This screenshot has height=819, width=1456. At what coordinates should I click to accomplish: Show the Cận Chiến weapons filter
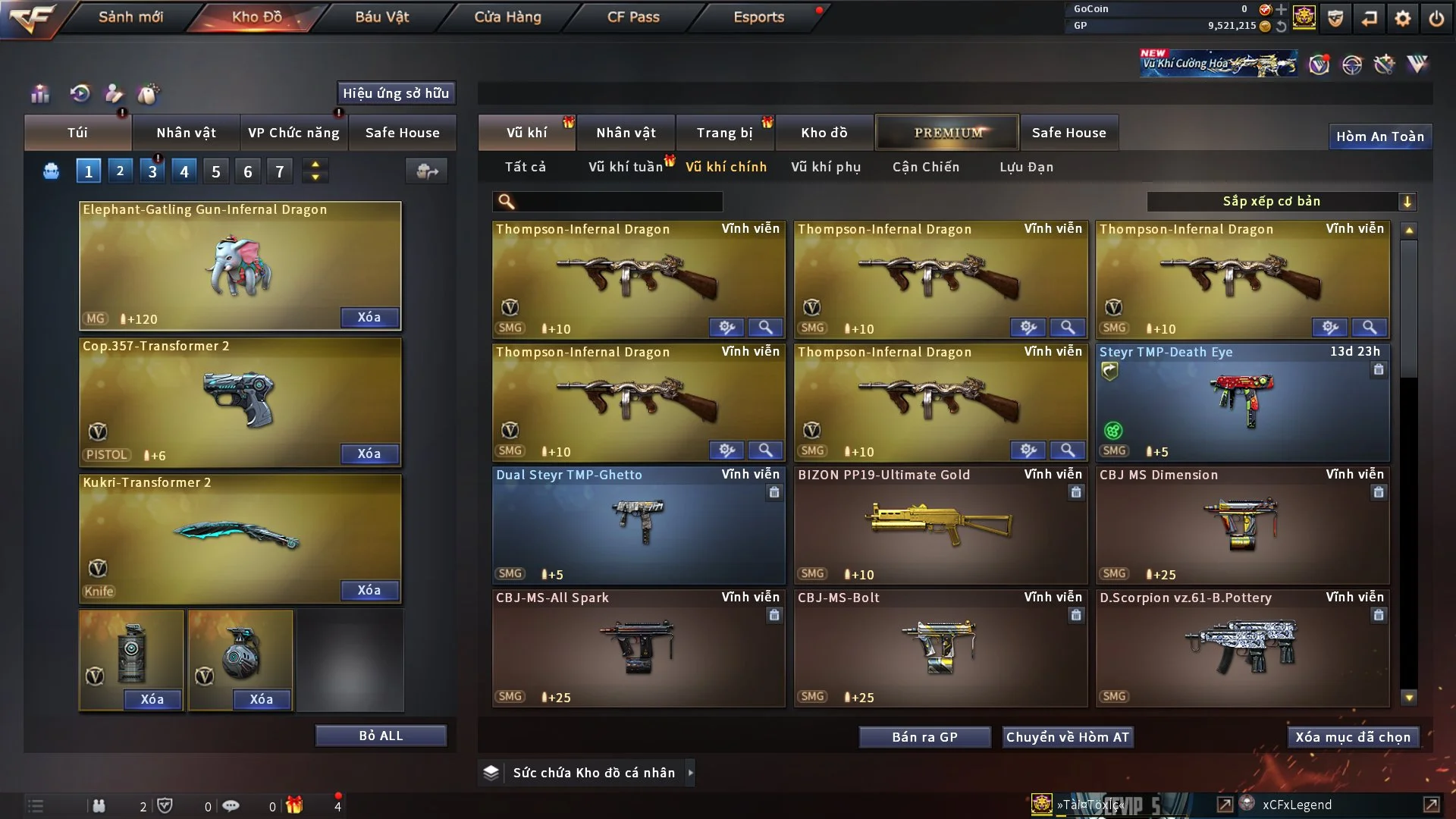(x=926, y=167)
